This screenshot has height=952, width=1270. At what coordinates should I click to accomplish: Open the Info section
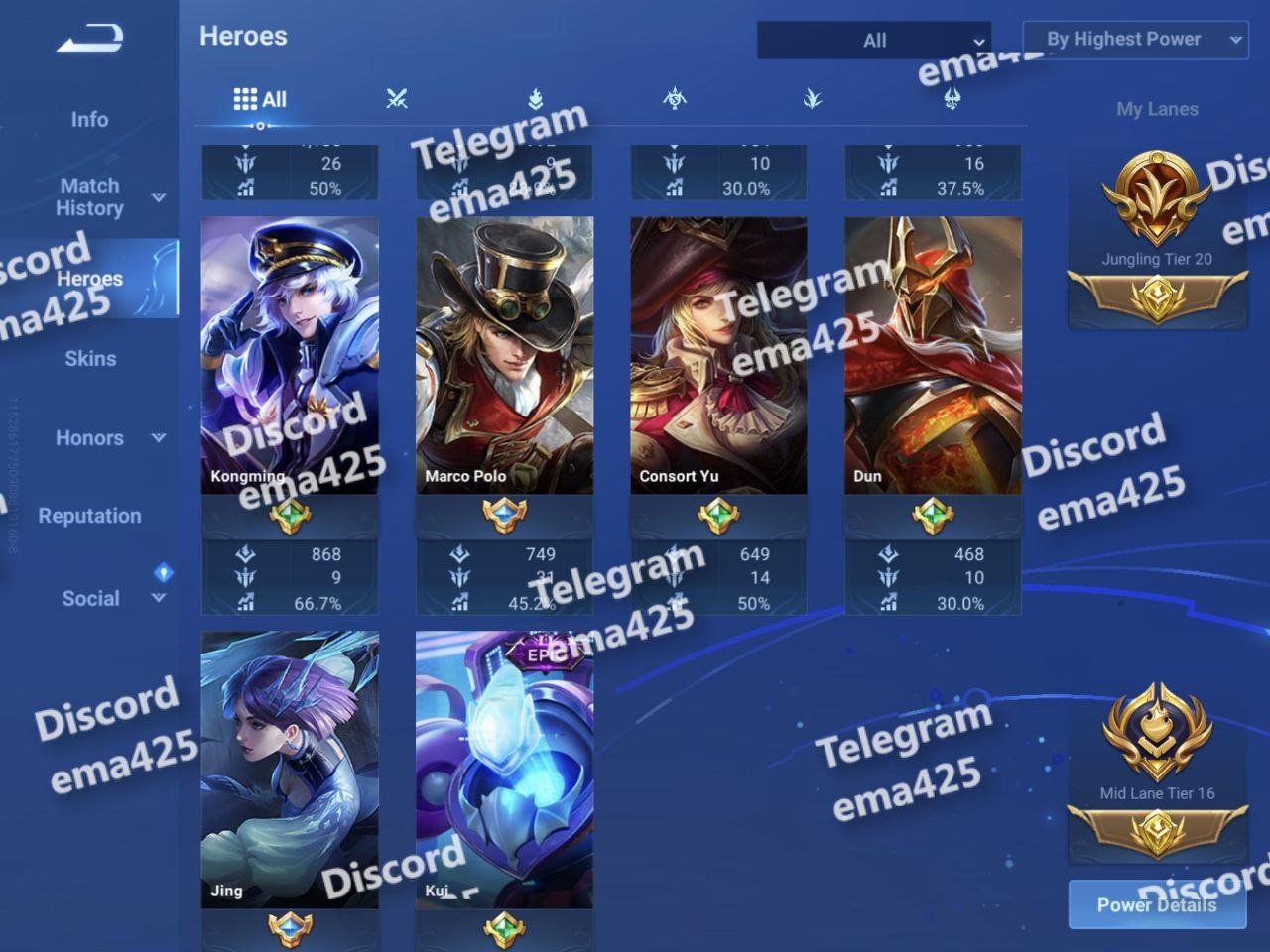89,120
